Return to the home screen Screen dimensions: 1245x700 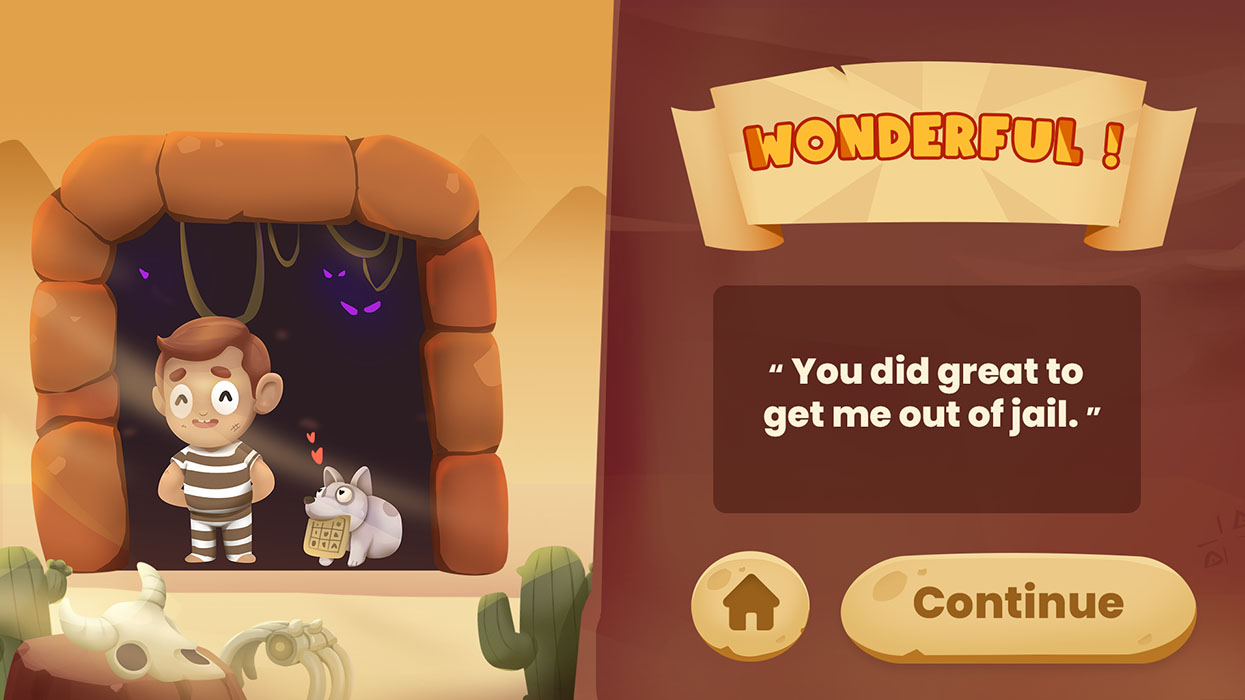(750, 604)
